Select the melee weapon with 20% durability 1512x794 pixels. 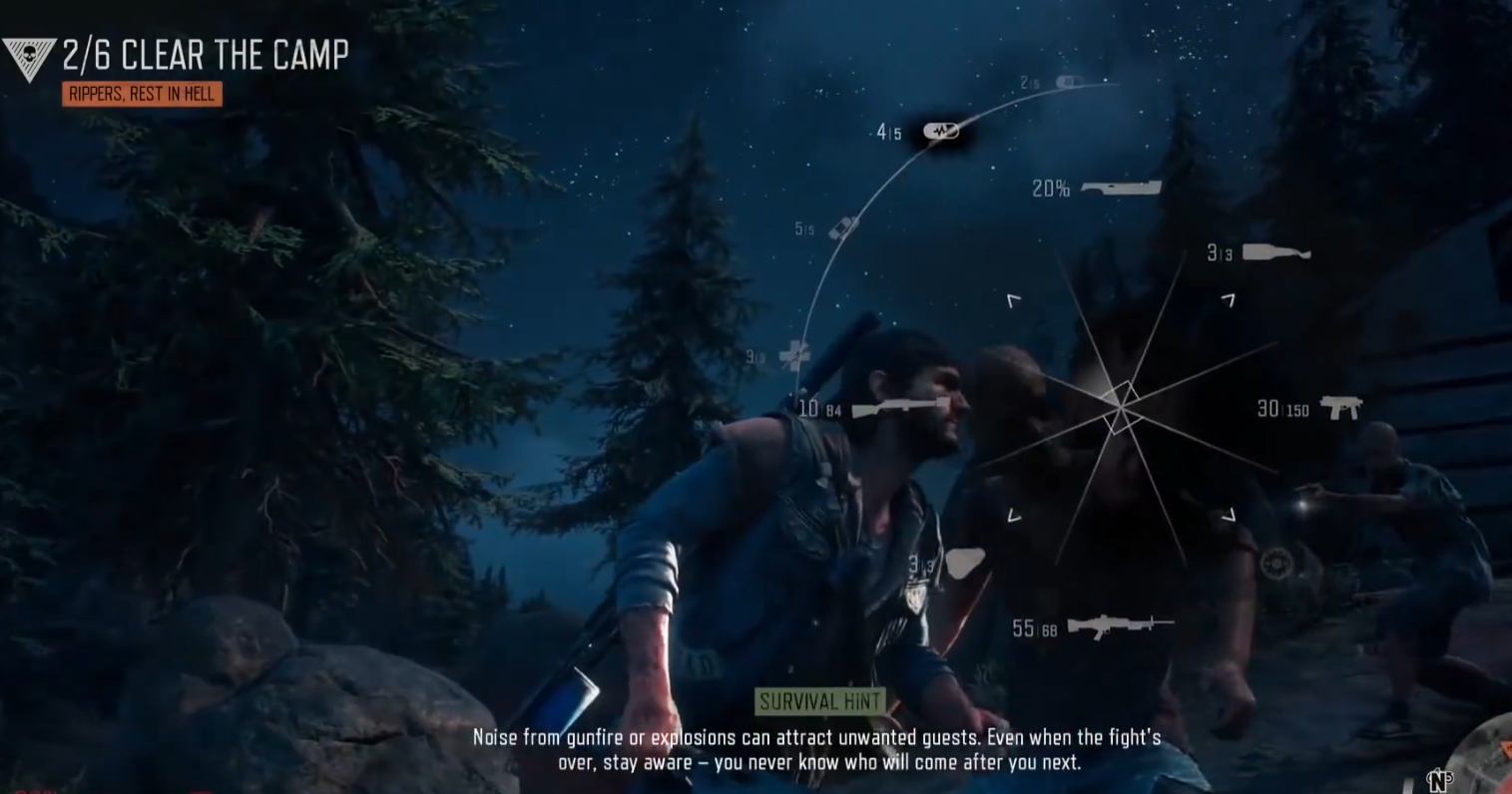[1120, 188]
